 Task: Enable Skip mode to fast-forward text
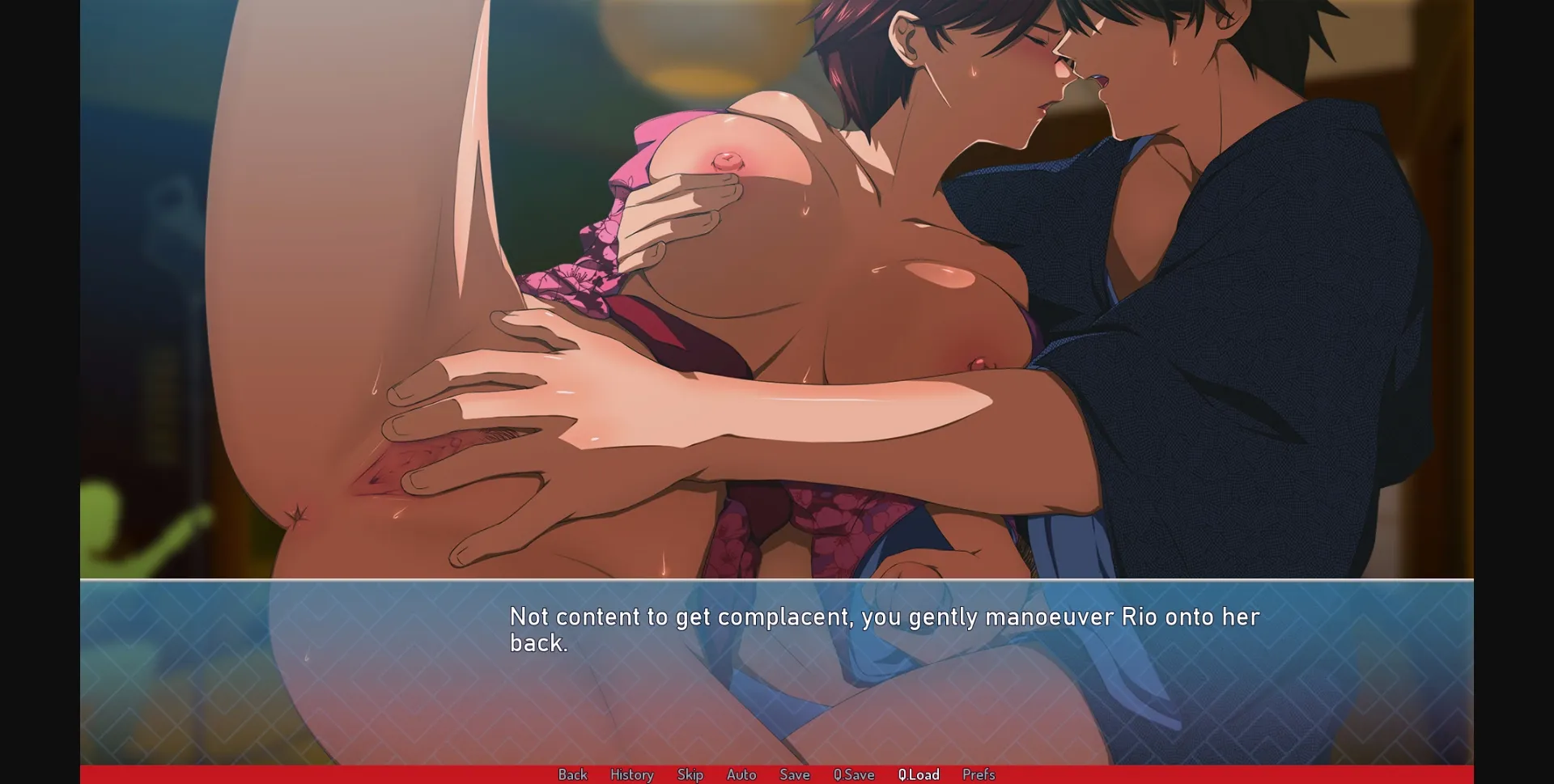coord(690,774)
